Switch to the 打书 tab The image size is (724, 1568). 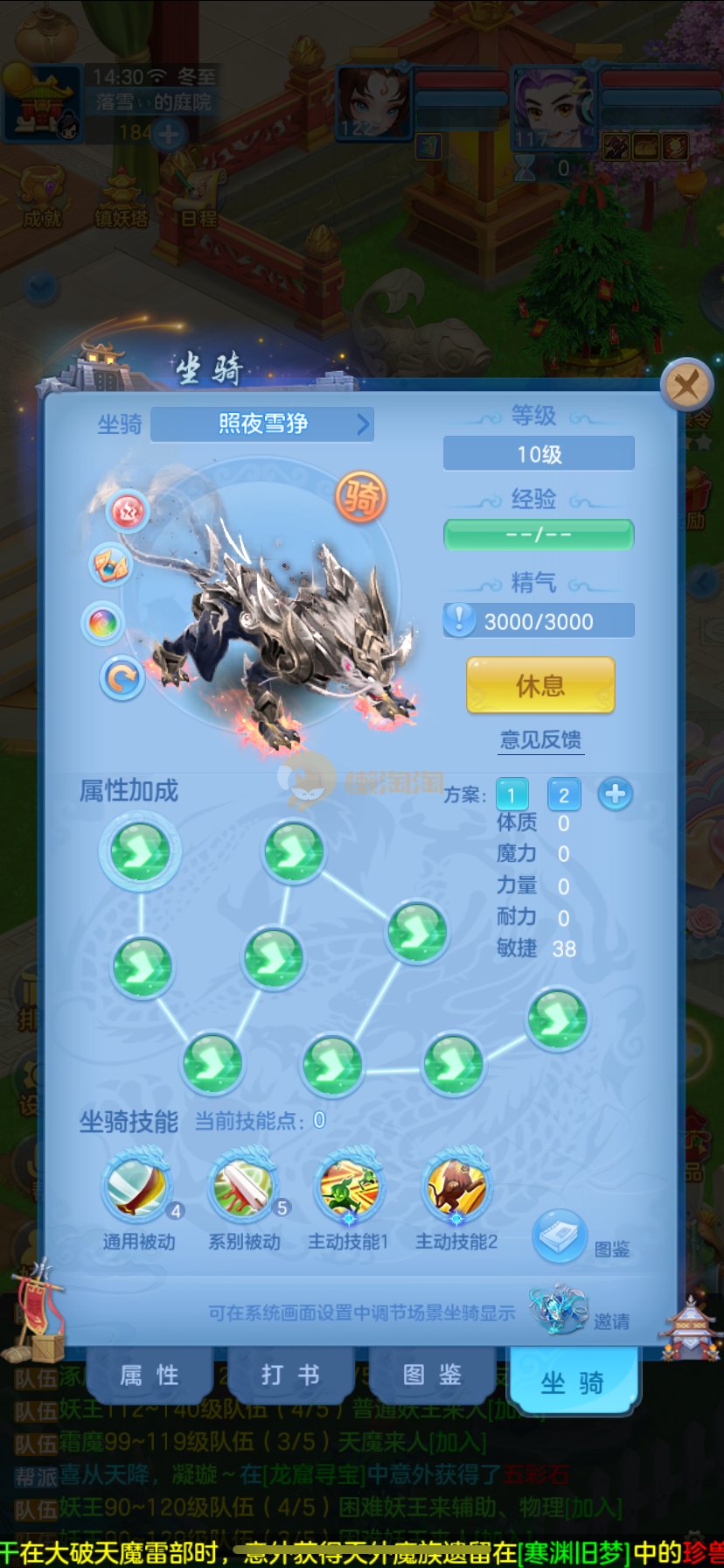coord(290,1375)
